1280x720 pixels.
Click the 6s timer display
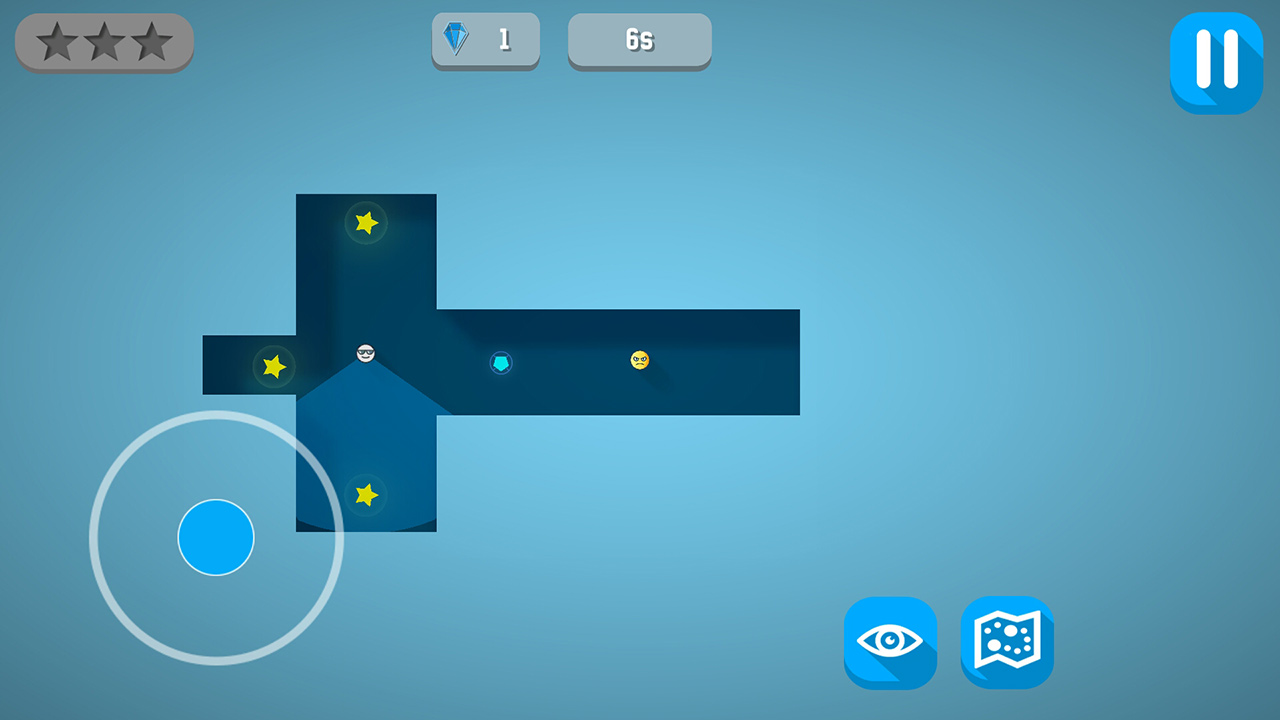(x=639, y=40)
